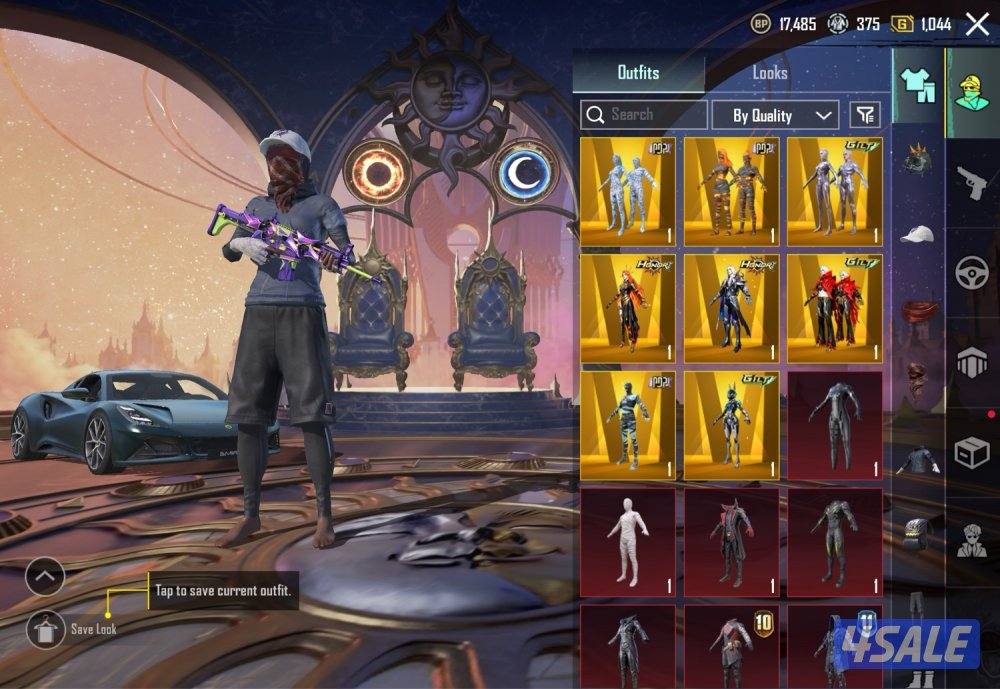Tap the Save Look button
This screenshot has width=1000, height=689.
[x=45, y=629]
